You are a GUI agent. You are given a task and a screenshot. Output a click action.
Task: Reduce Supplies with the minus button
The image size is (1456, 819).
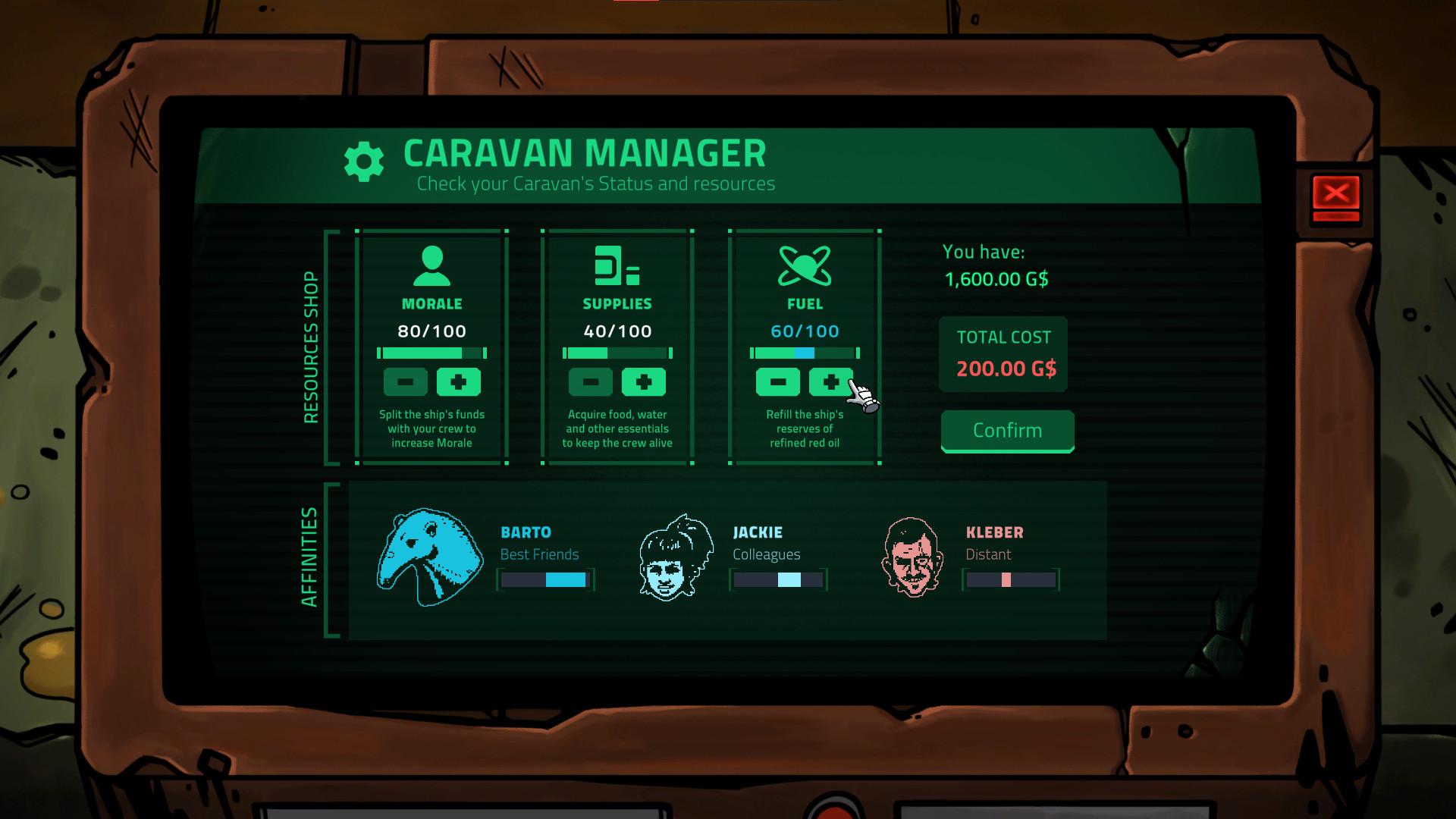(591, 381)
